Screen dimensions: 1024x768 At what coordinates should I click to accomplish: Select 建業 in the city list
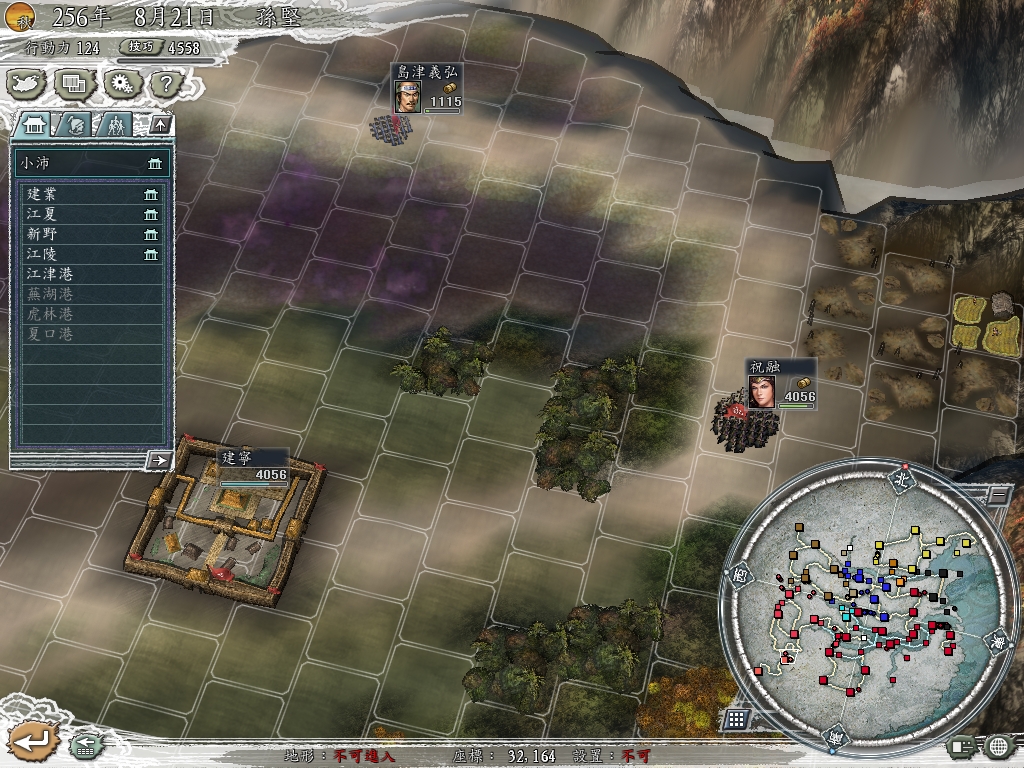tap(91, 194)
